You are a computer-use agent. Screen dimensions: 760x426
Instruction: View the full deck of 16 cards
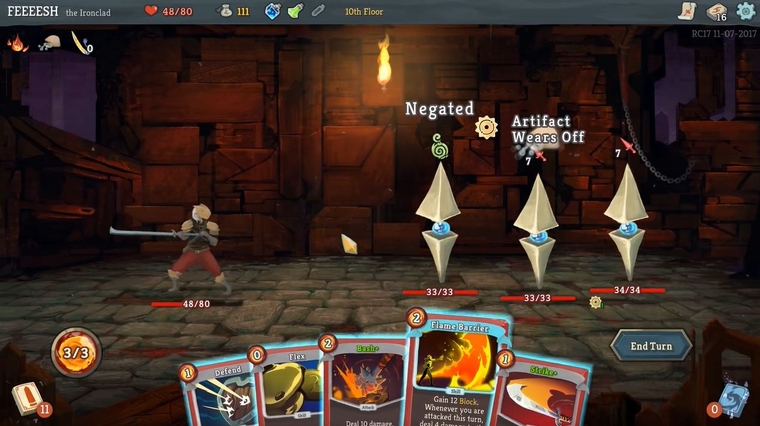coord(716,12)
